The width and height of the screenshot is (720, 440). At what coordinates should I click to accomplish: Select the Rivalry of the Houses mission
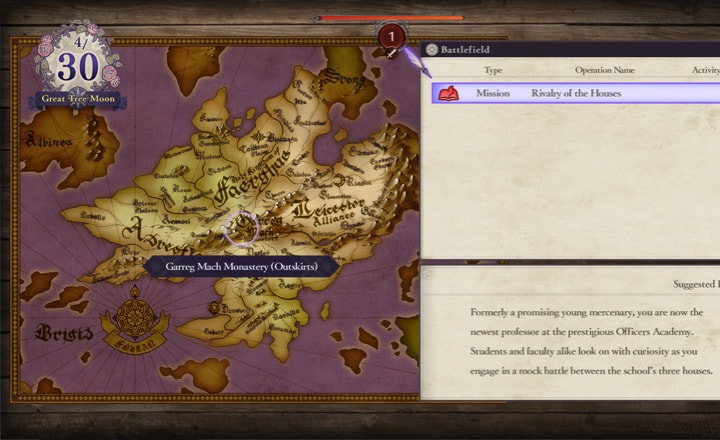click(575, 93)
